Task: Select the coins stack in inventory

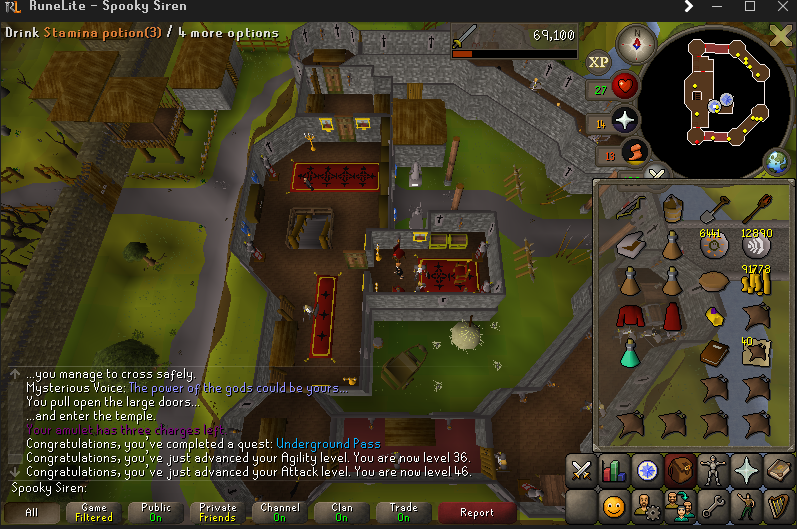Action: coord(756,283)
